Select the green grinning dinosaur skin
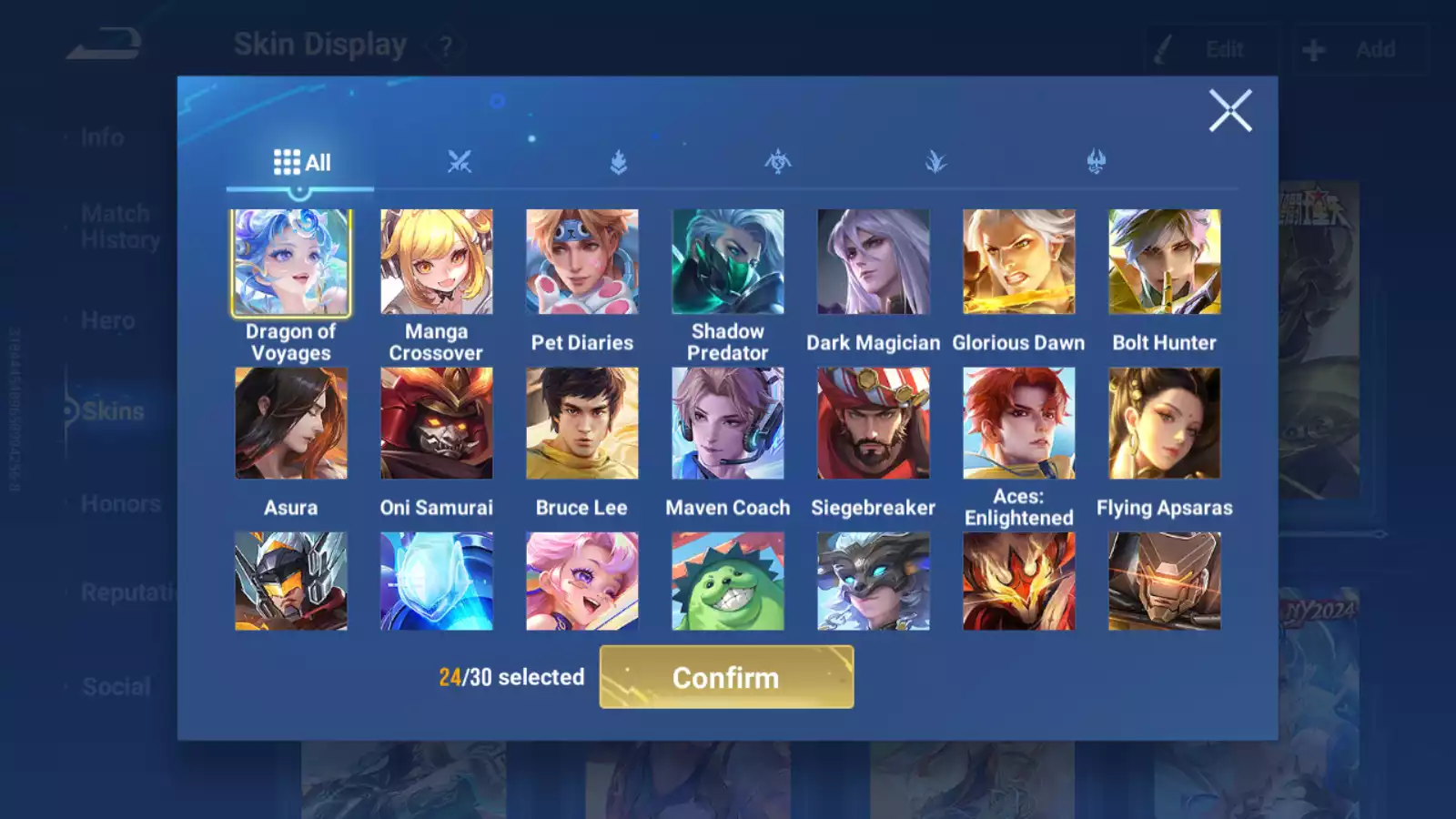This screenshot has height=819, width=1456. 728,581
